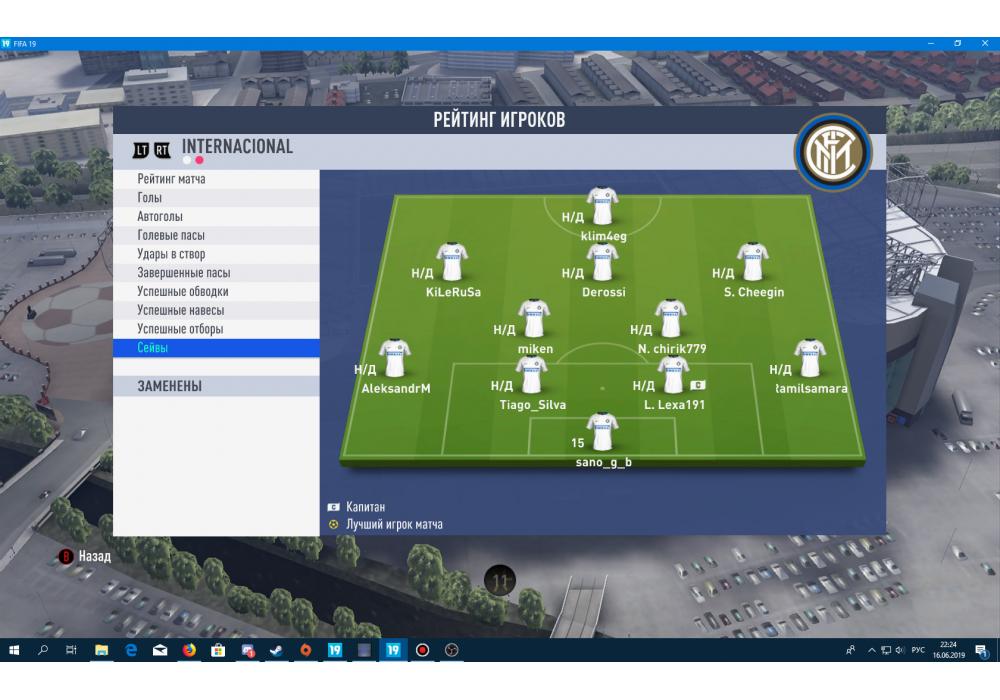Select defender Tiago_Silva
The height and width of the screenshot is (700, 1000).
pos(531,376)
